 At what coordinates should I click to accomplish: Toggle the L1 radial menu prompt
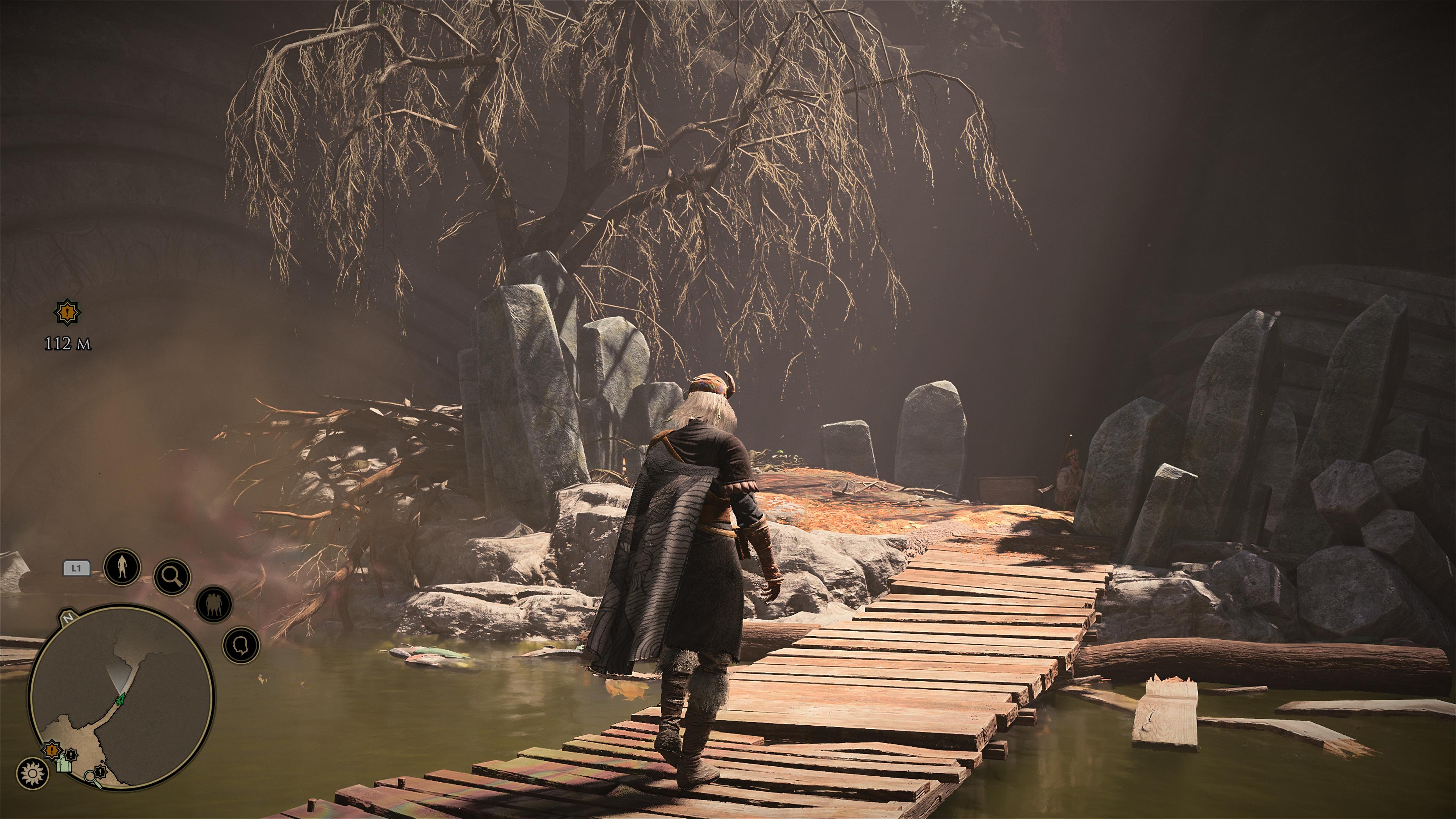[x=76, y=568]
